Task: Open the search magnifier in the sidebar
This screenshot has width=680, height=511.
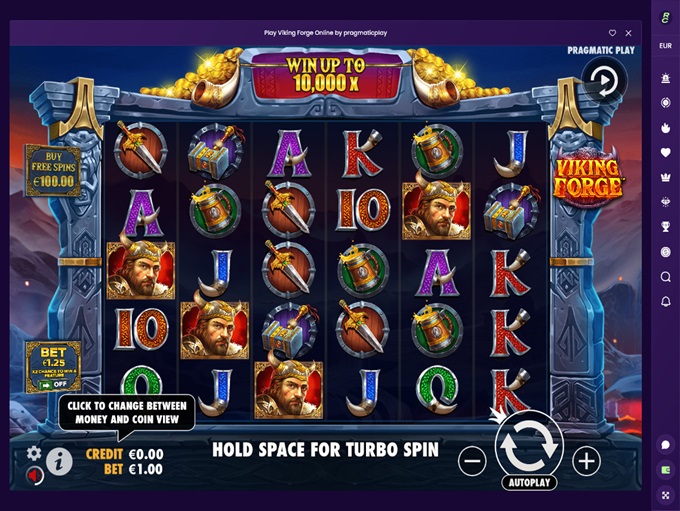Action: tap(665, 277)
